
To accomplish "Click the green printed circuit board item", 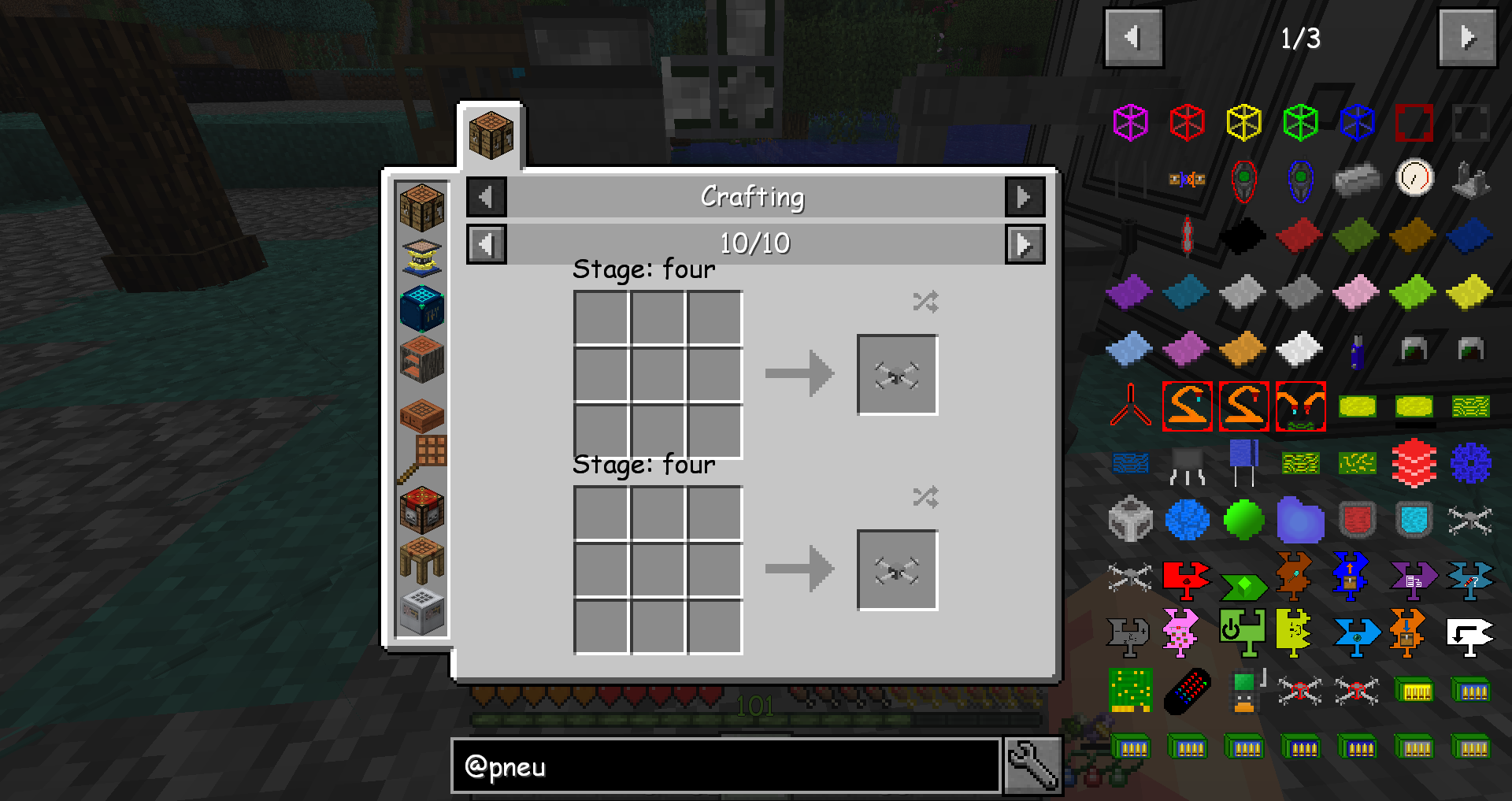I will coord(1130,688).
